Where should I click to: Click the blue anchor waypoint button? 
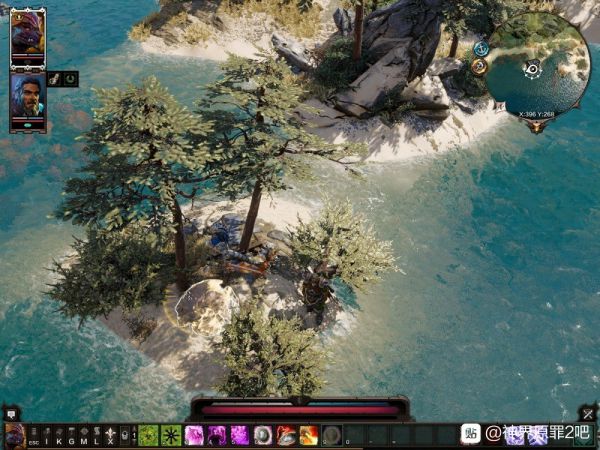(481, 48)
